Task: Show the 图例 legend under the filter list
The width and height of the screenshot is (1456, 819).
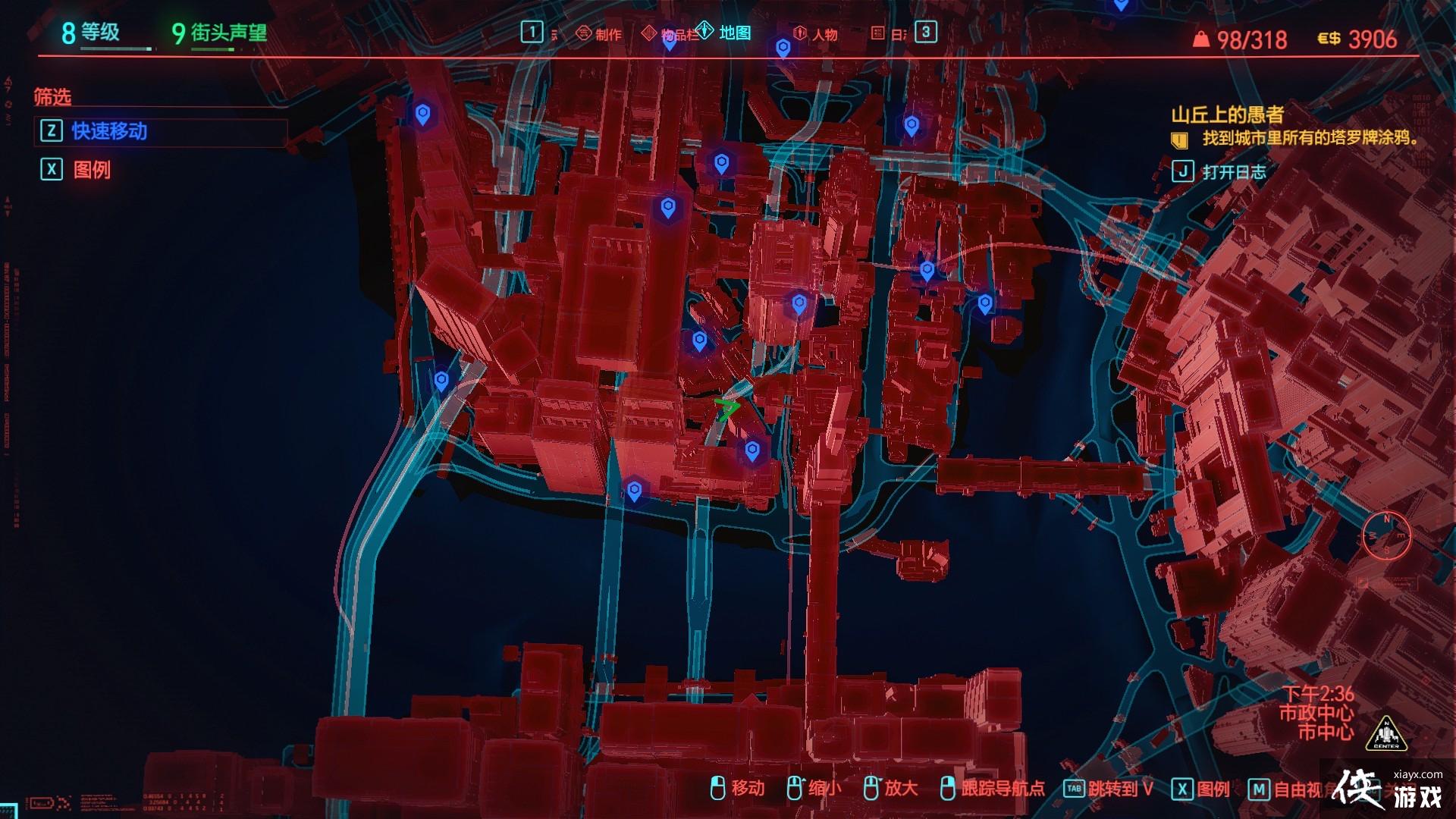Action: [x=91, y=170]
